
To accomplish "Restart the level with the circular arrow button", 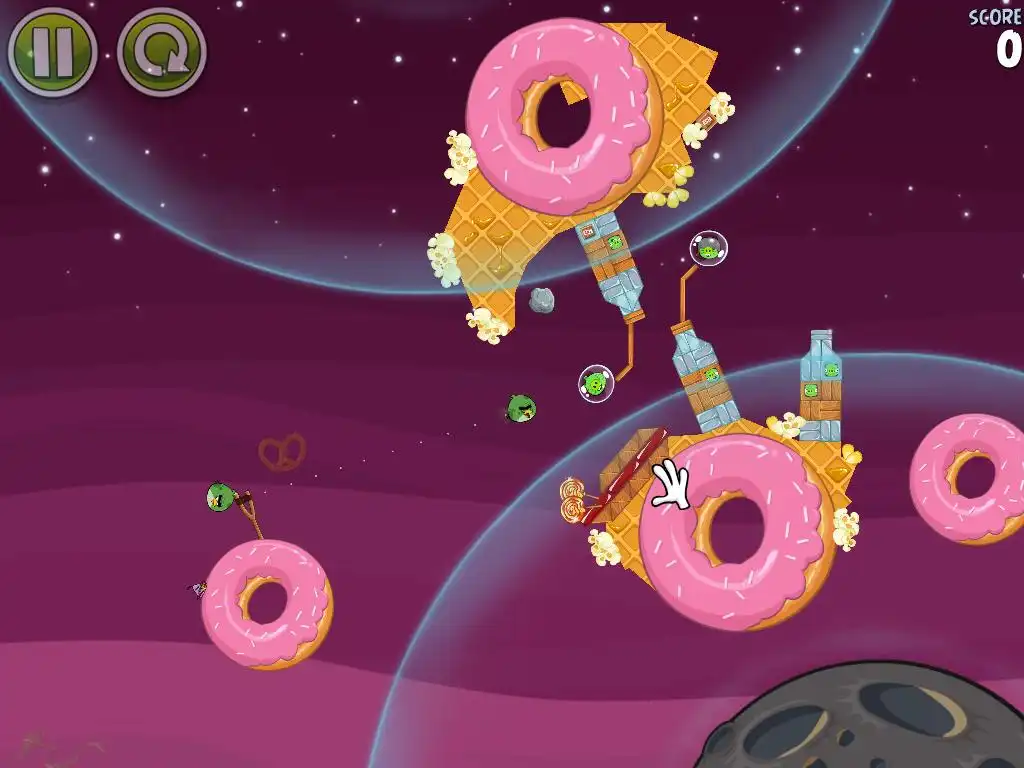I will tap(161, 52).
